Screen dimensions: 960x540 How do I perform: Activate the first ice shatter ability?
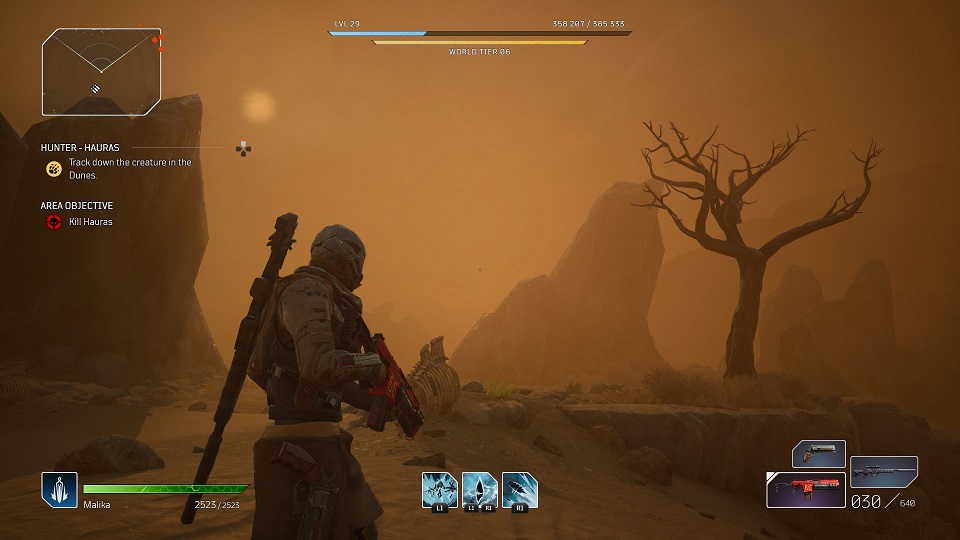(x=439, y=490)
